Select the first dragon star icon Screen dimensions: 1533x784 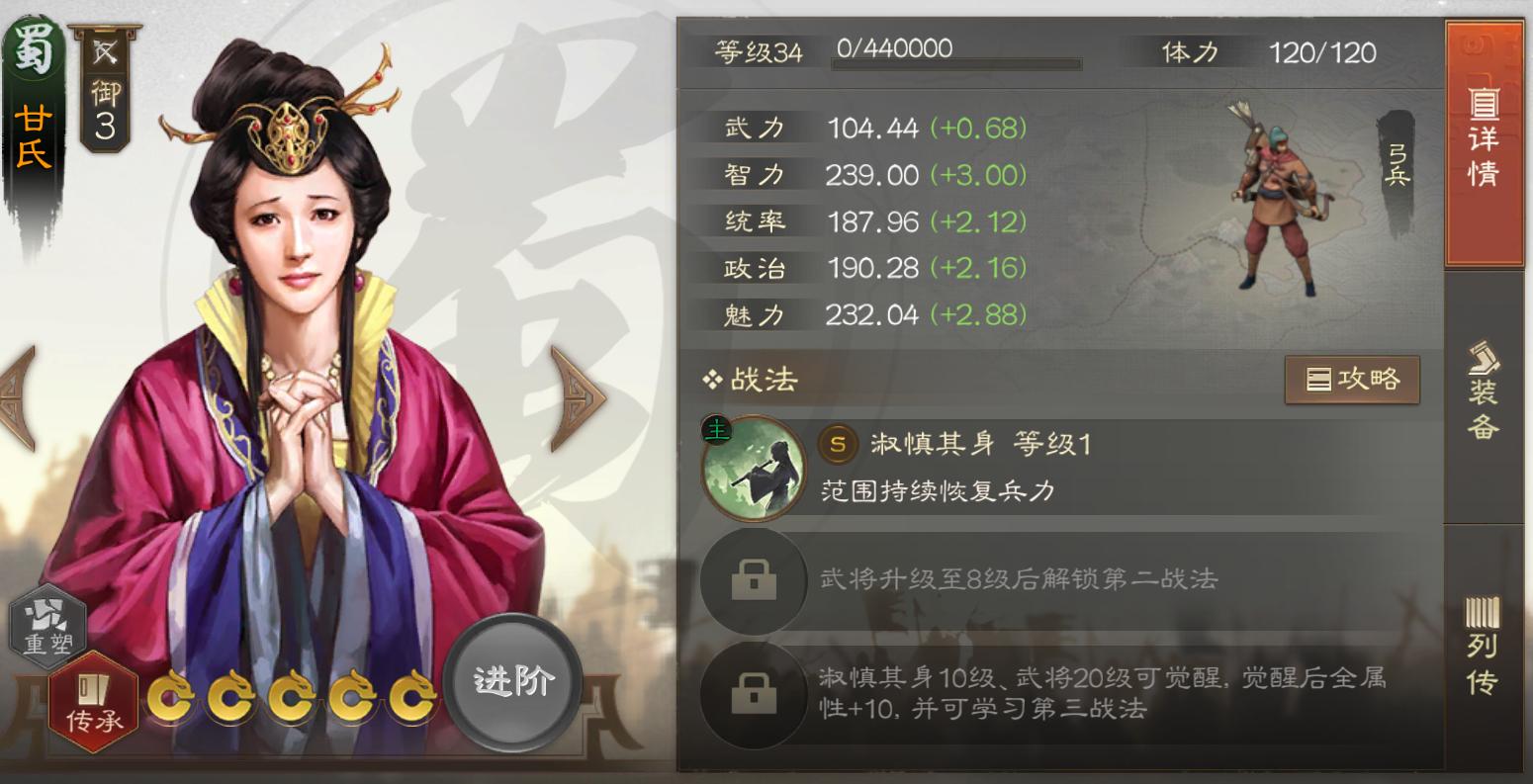[x=173, y=695]
